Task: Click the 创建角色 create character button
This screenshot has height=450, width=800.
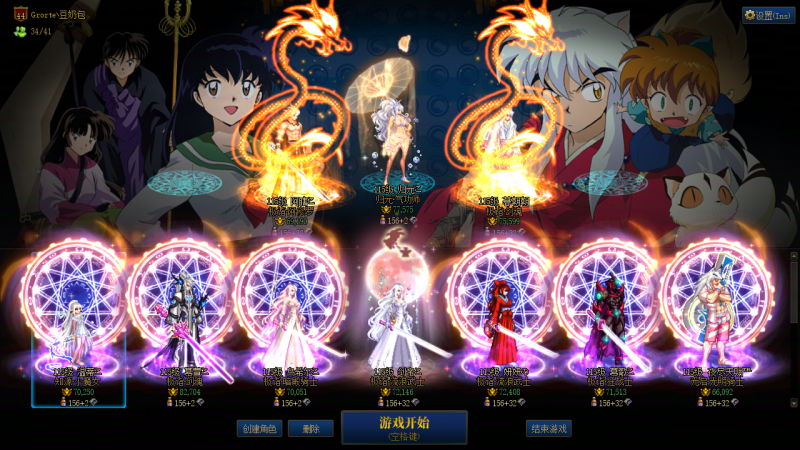Action: pos(260,428)
